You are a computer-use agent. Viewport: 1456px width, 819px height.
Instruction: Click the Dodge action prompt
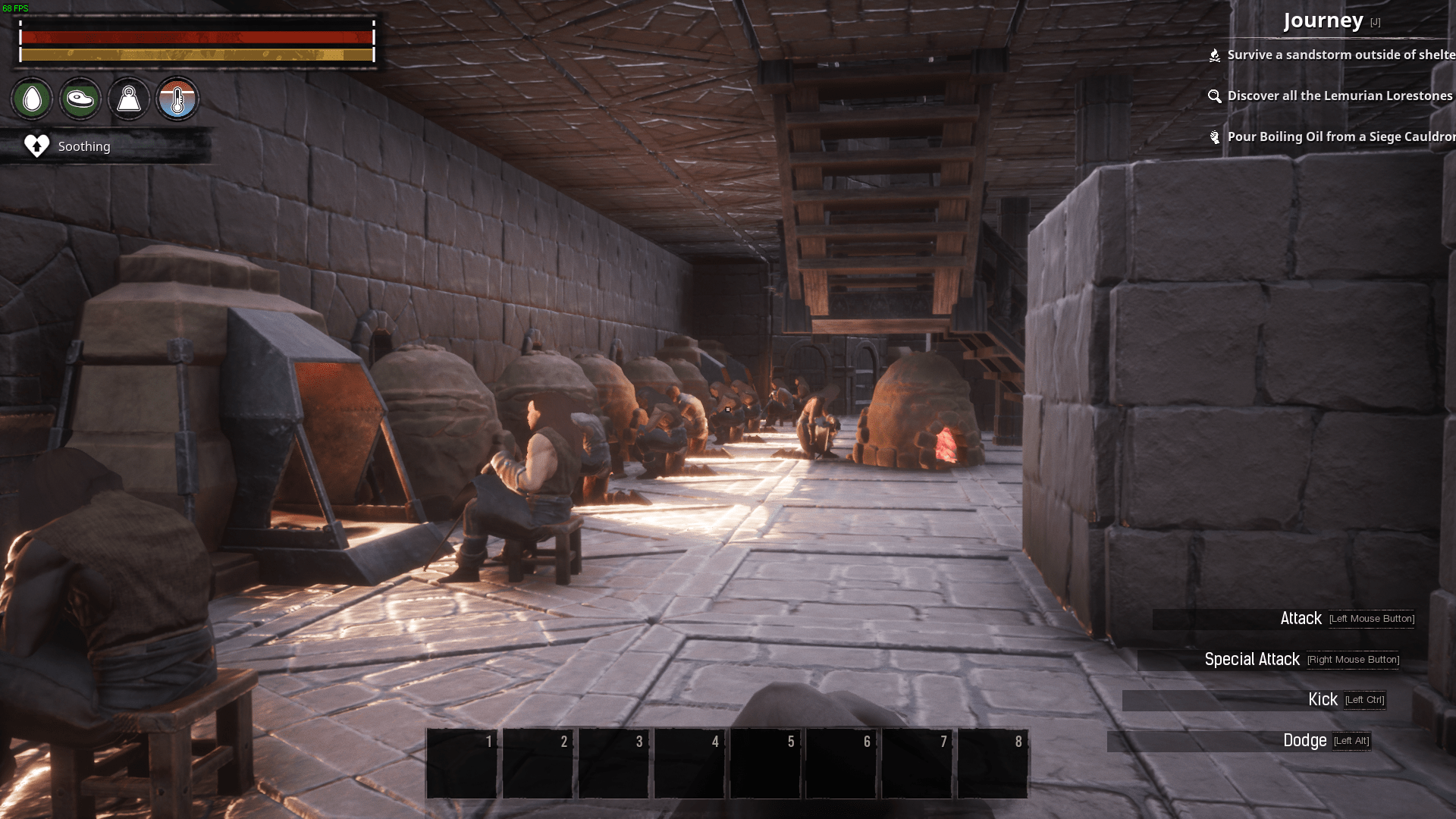[1306, 741]
